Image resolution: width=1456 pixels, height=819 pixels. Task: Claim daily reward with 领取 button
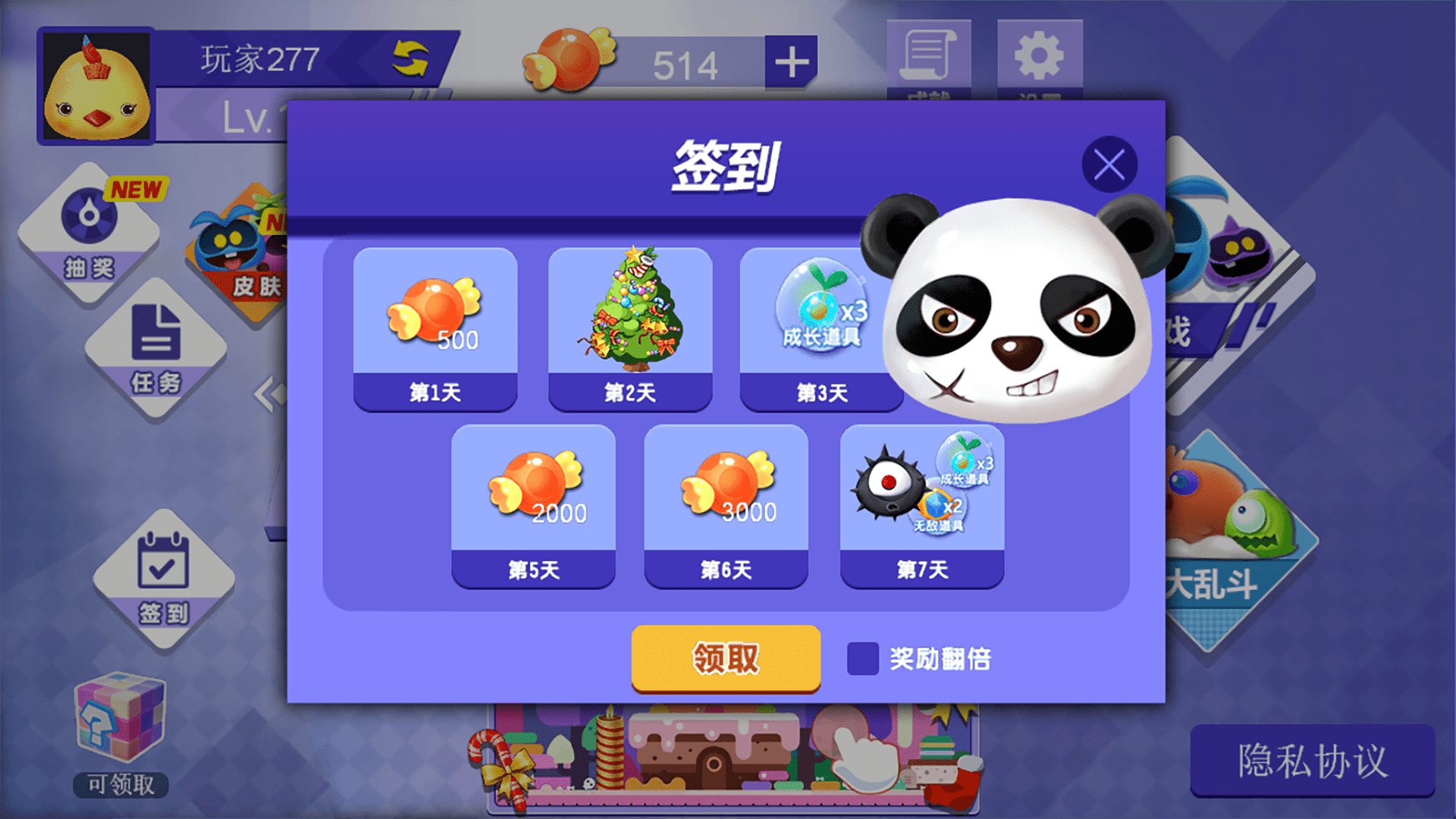[x=725, y=660]
